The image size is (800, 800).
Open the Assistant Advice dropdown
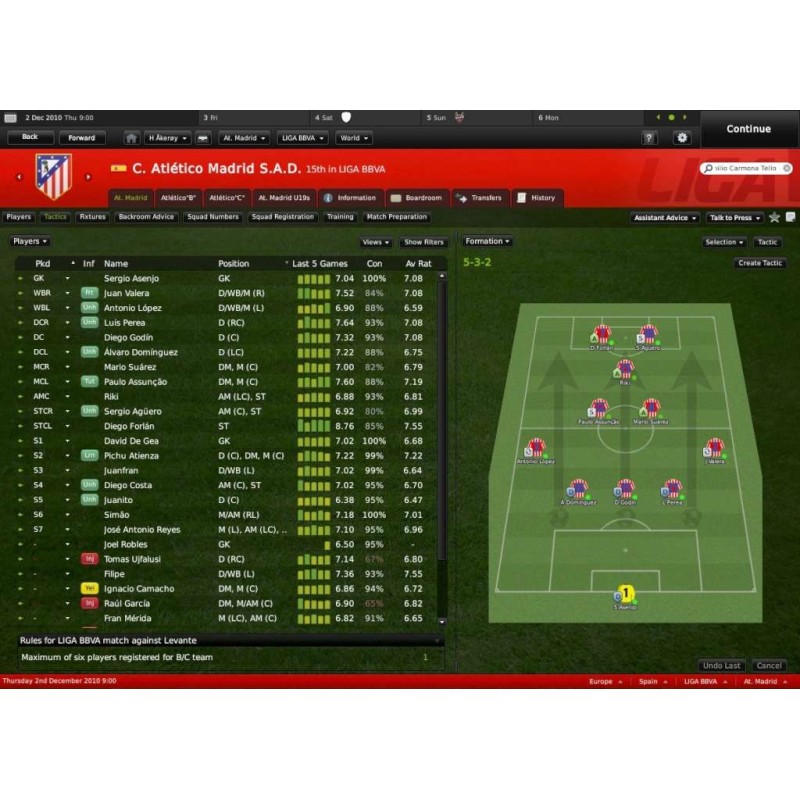point(665,218)
